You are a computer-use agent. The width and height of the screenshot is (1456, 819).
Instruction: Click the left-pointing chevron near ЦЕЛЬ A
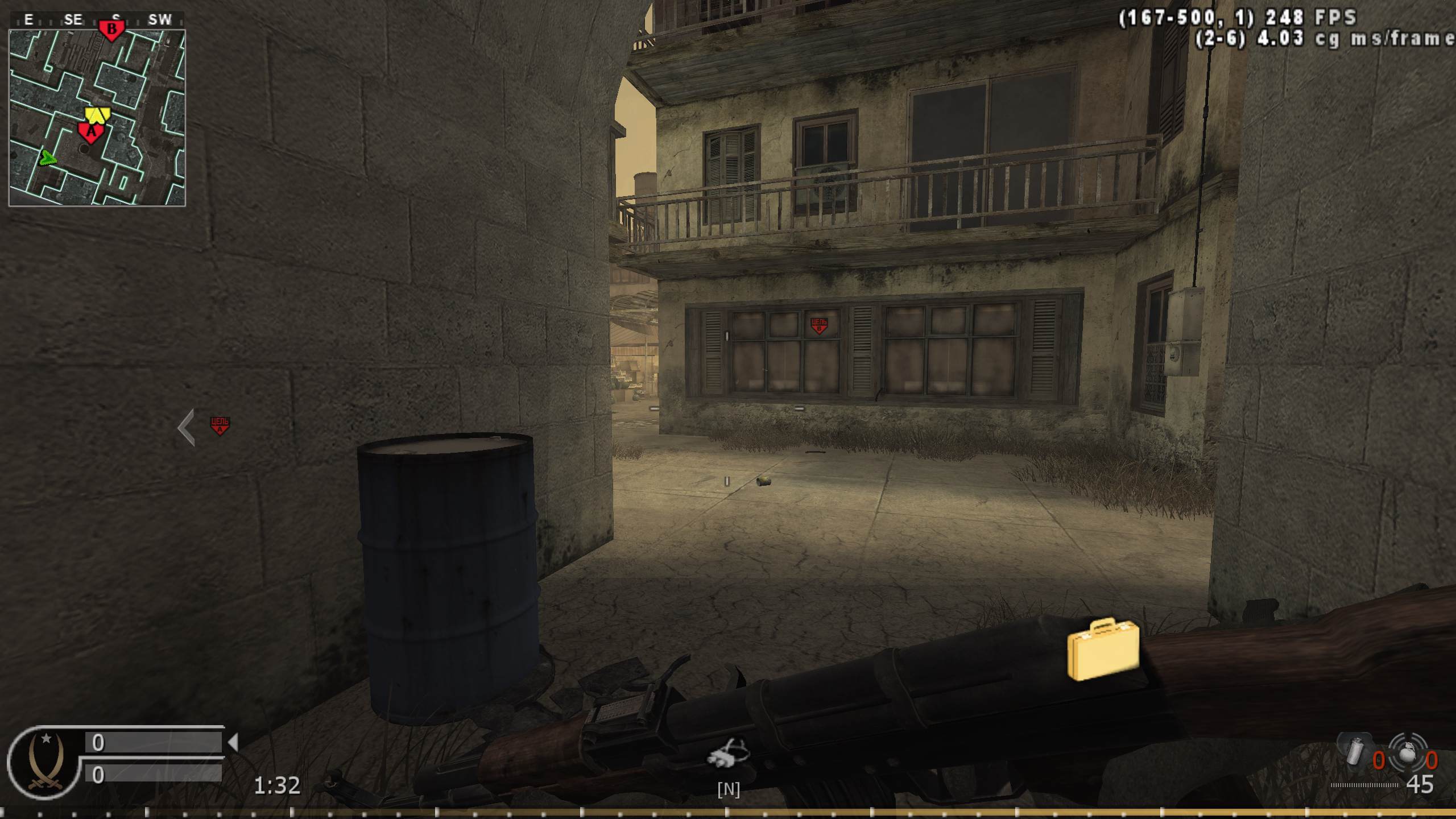(185, 425)
